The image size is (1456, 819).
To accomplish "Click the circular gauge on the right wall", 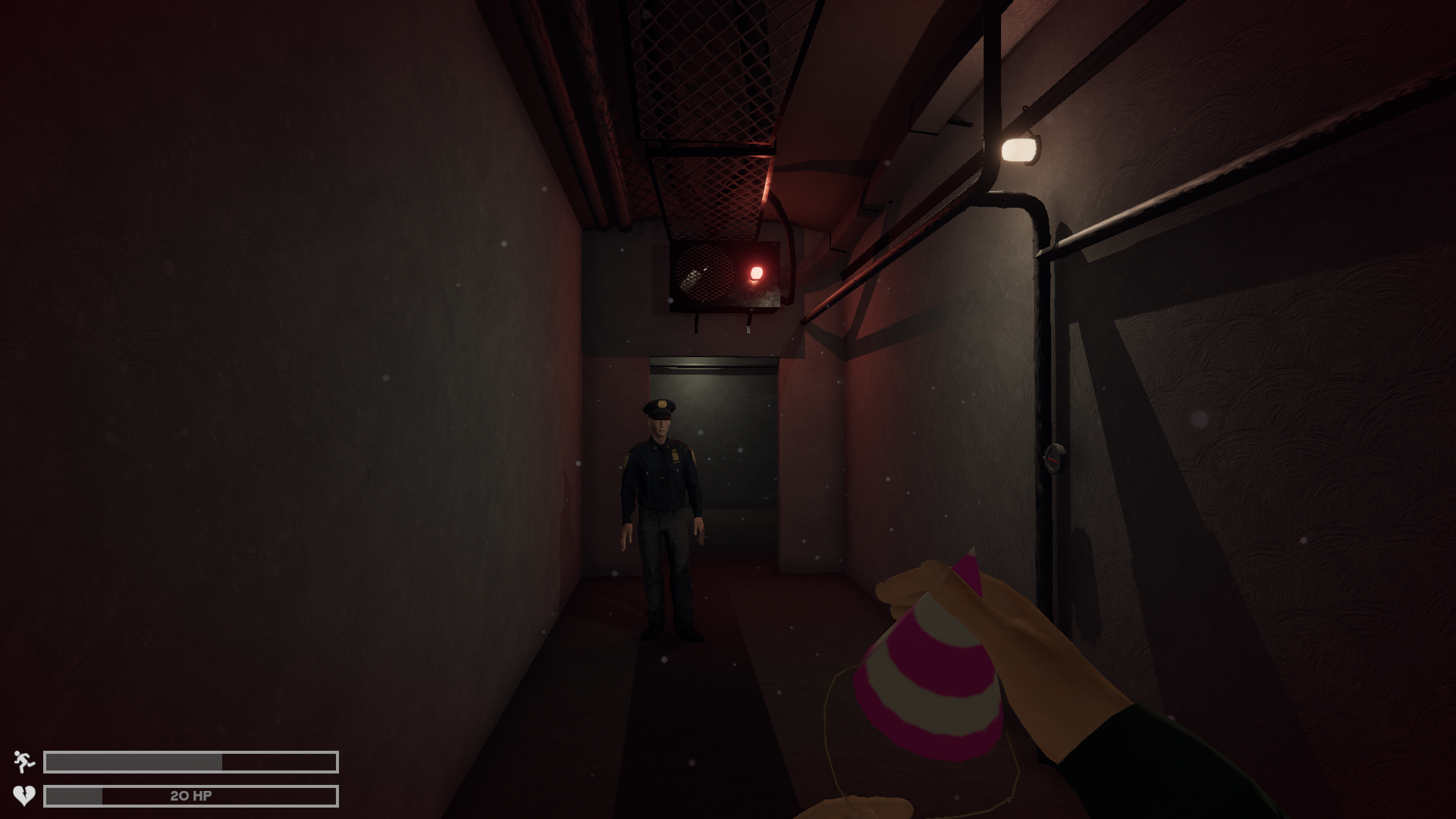I will pos(1052,460).
